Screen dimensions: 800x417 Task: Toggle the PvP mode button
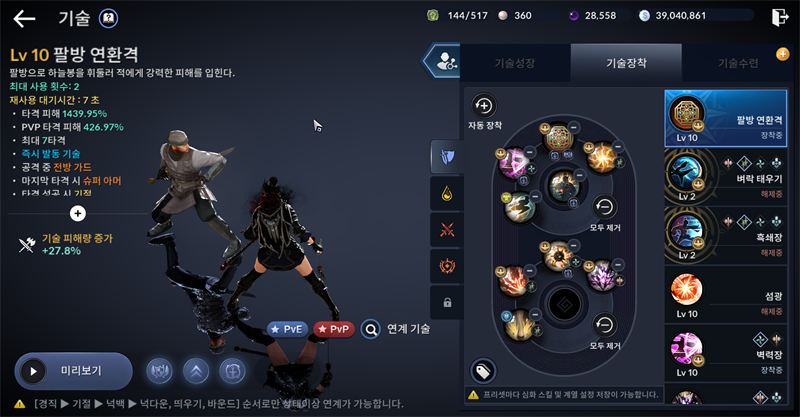335,328
